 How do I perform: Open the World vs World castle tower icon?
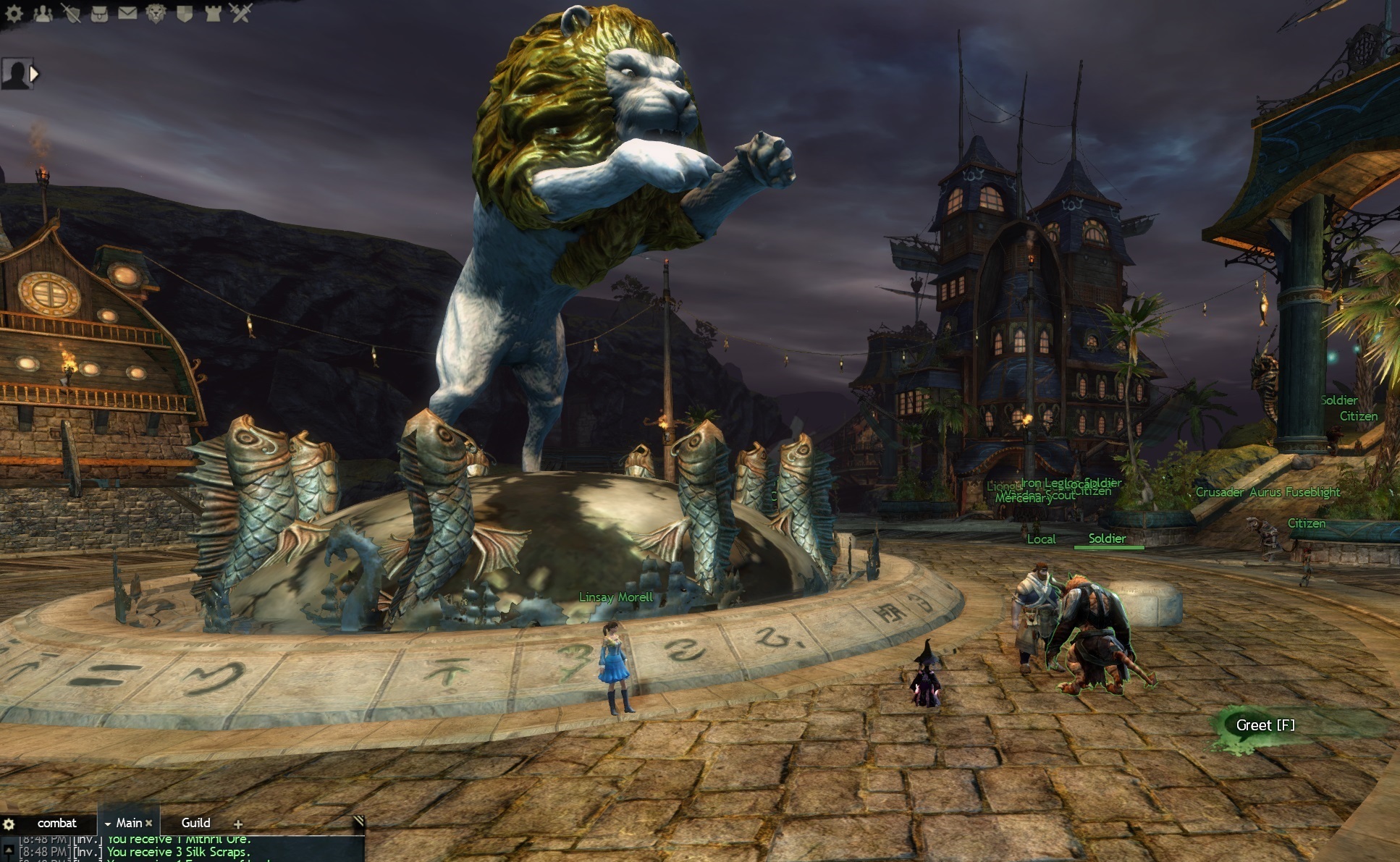[x=213, y=12]
